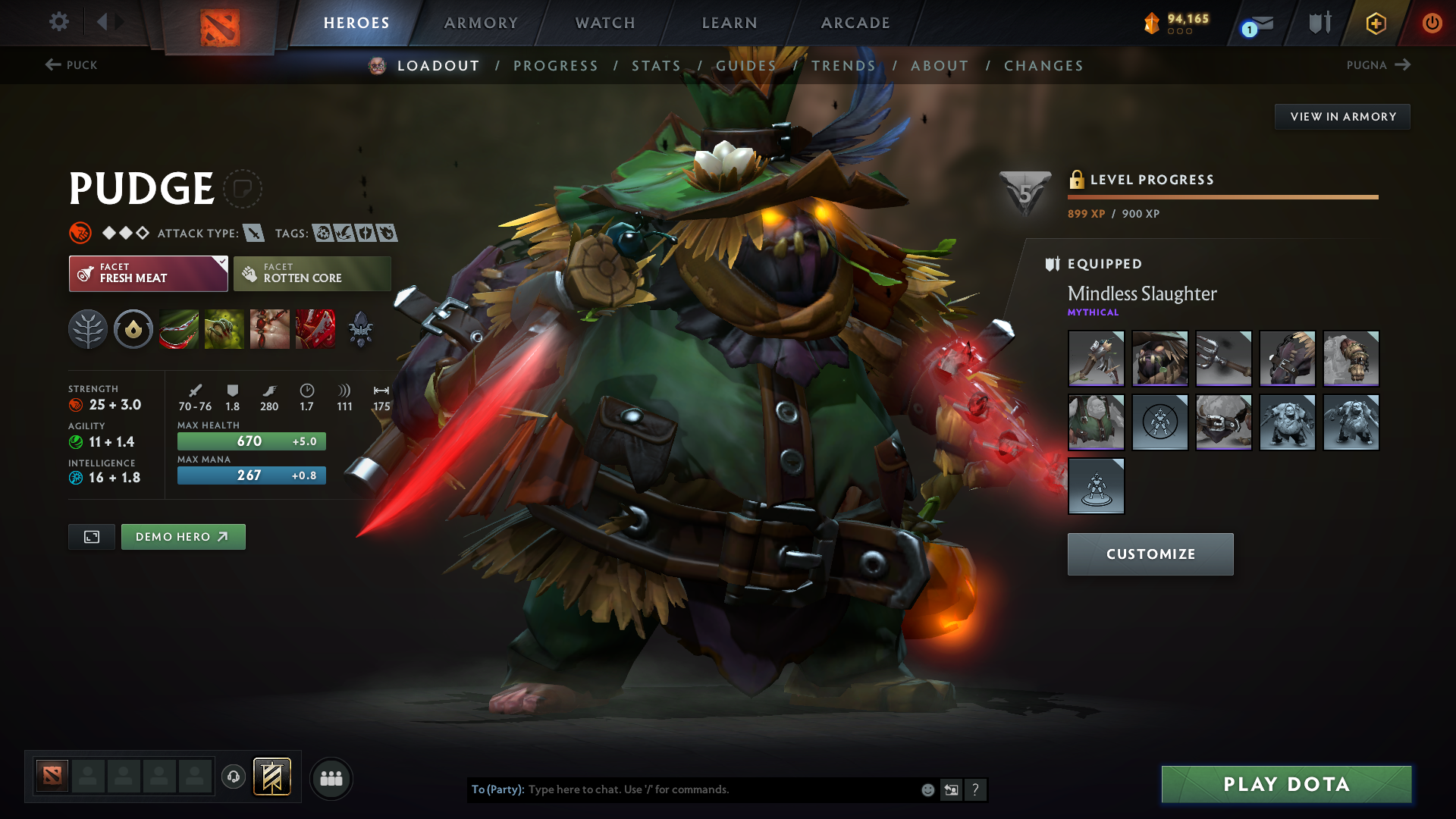Screen dimensions: 1456x819
Task: Click the Dismember ability icon
Action: click(315, 328)
